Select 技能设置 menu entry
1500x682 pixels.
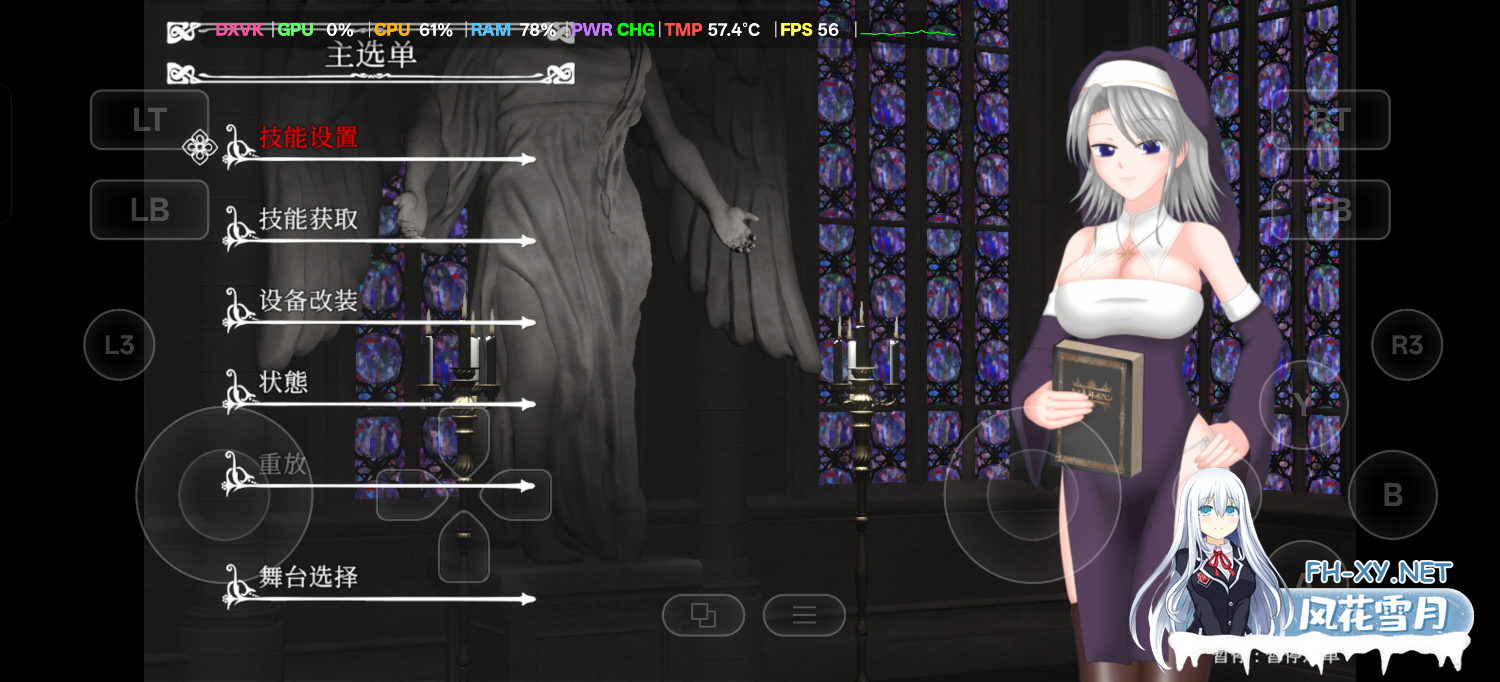pyautogui.click(x=308, y=138)
